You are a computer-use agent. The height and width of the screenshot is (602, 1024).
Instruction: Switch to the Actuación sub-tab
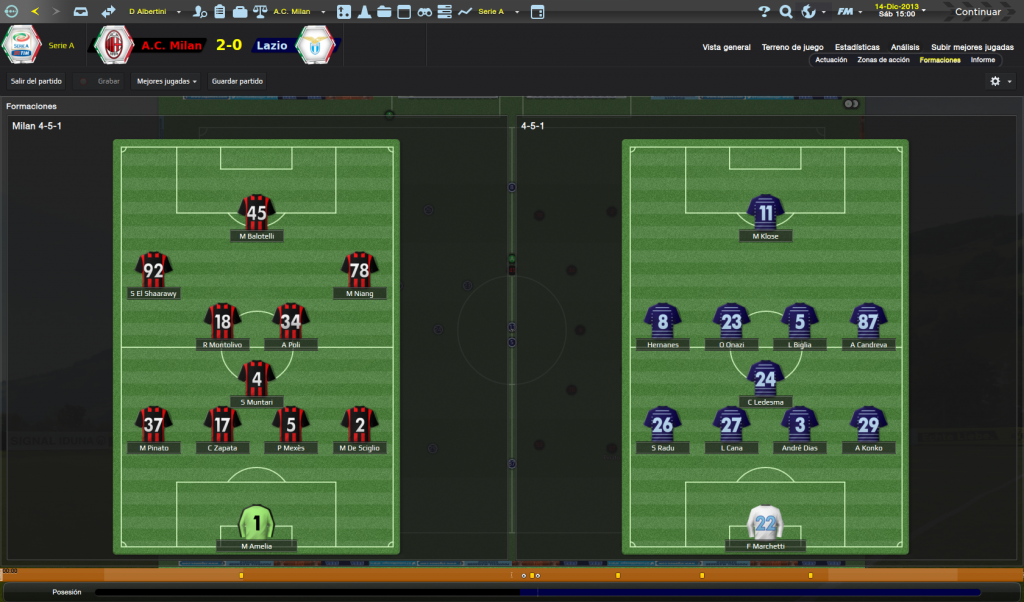pos(831,60)
